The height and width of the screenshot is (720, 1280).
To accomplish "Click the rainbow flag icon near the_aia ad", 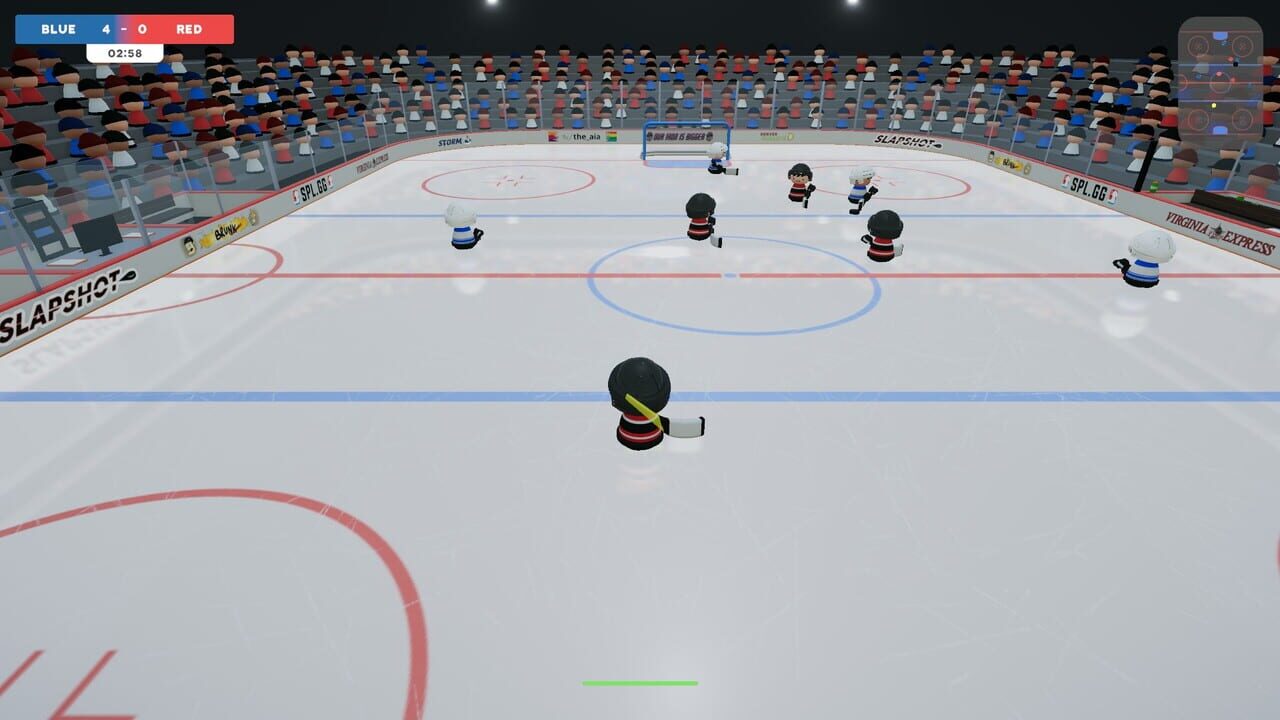I will click(611, 136).
